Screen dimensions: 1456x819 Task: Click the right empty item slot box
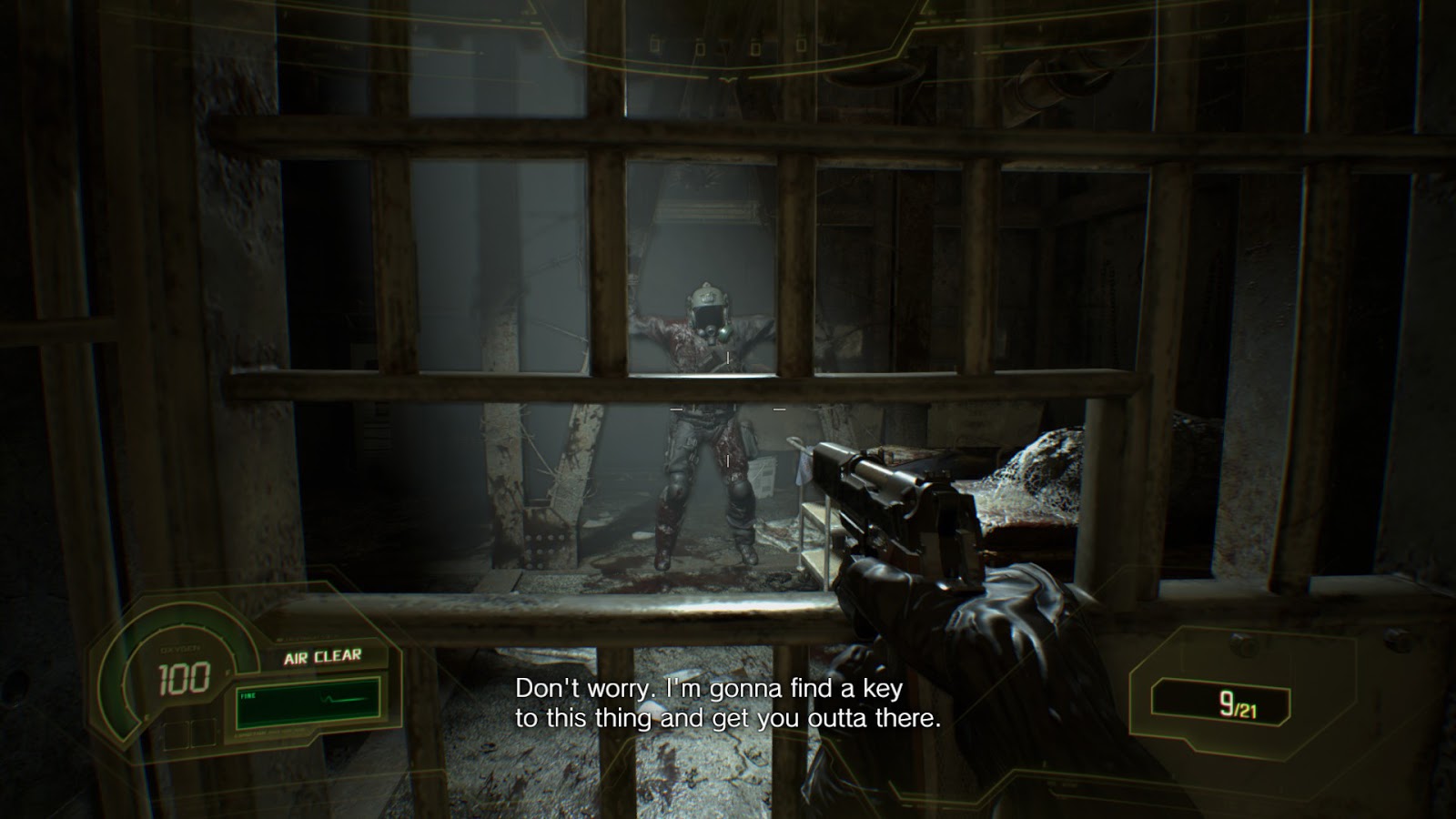tap(203, 734)
